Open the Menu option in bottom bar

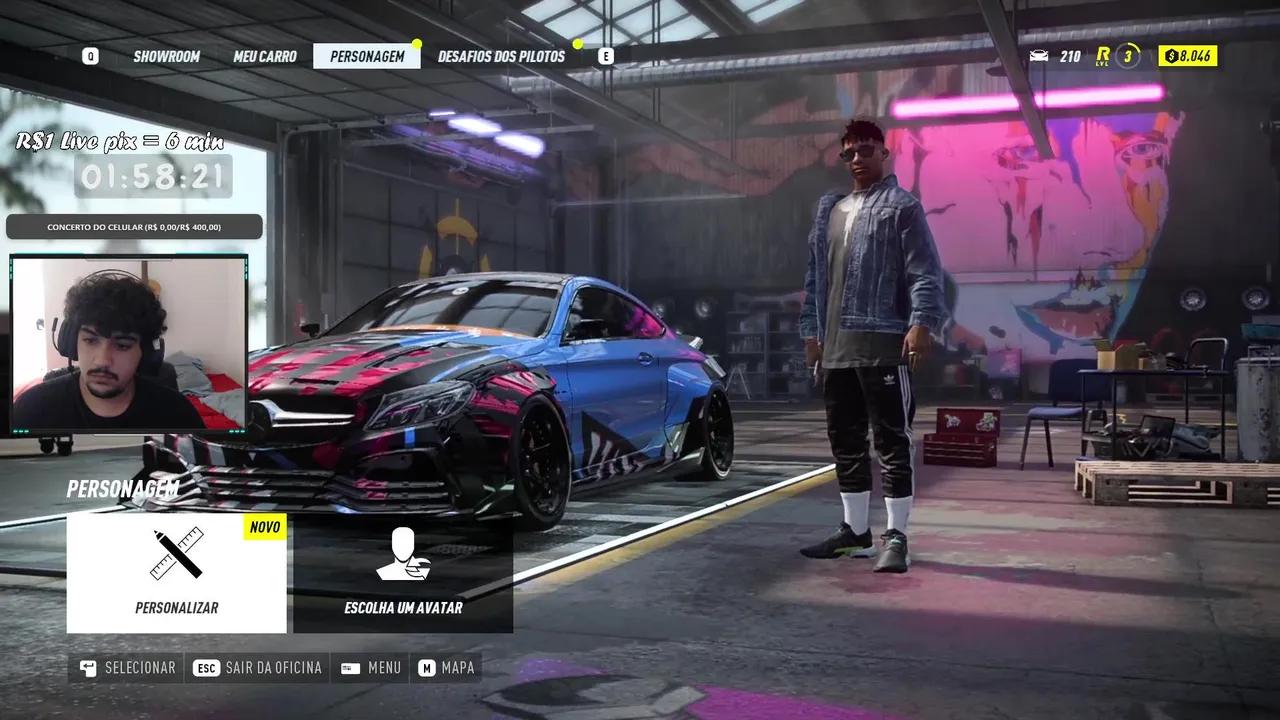click(371, 667)
